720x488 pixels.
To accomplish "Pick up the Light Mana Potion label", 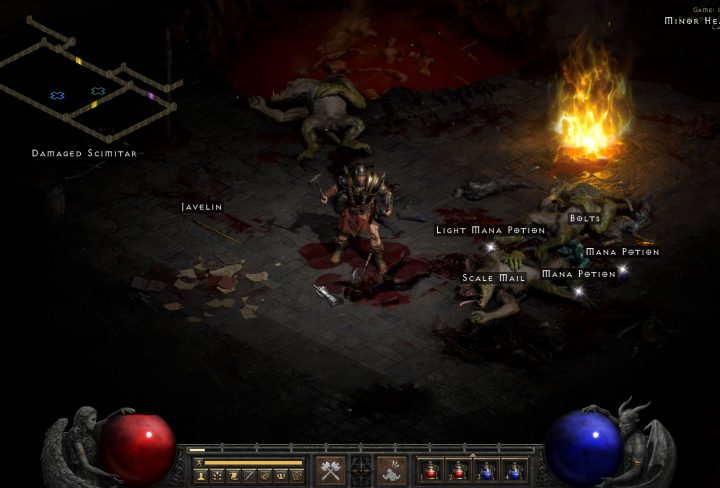I will (x=490, y=230).
